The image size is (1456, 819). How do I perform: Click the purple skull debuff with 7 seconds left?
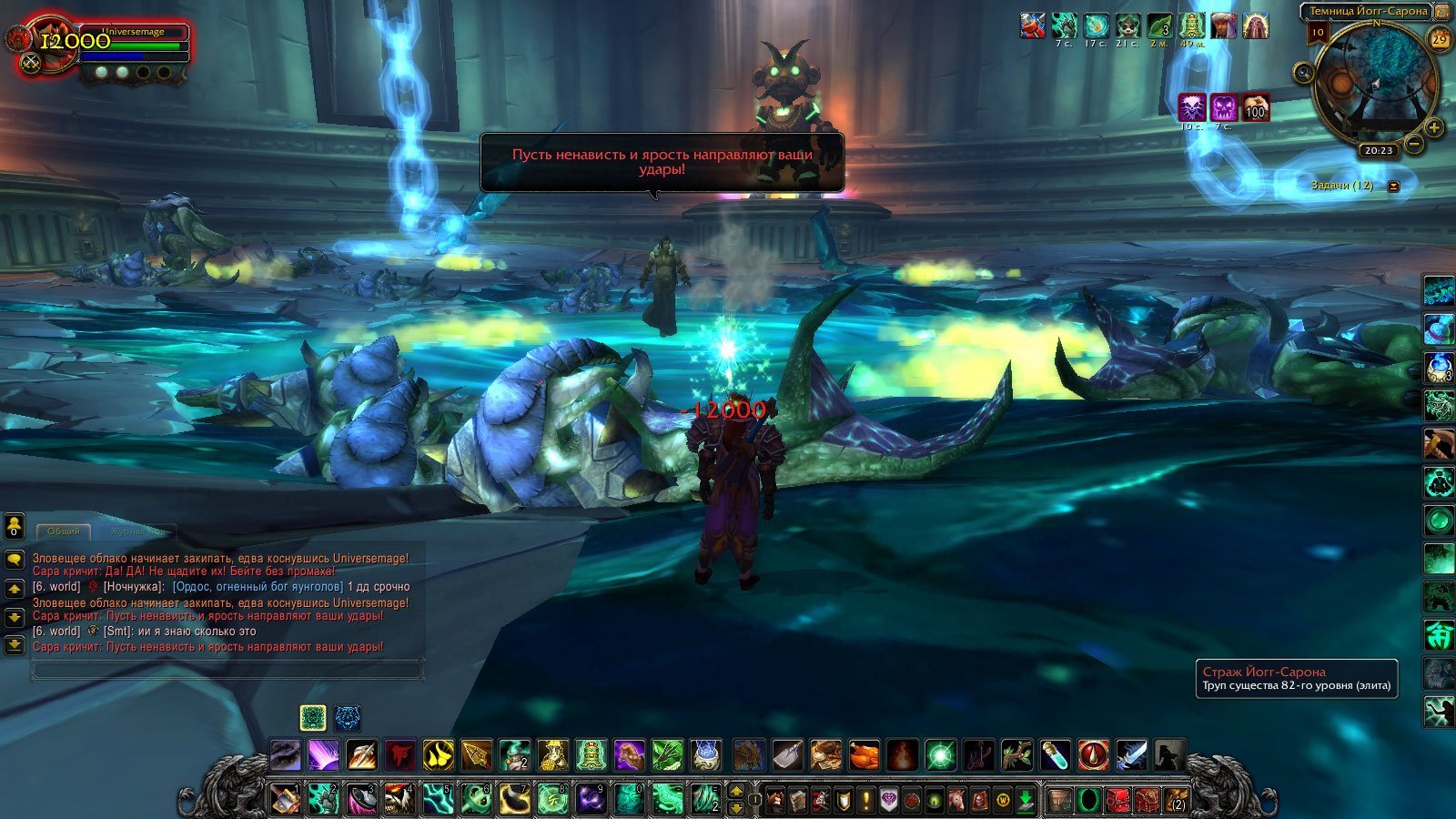tap(1223, 107)
